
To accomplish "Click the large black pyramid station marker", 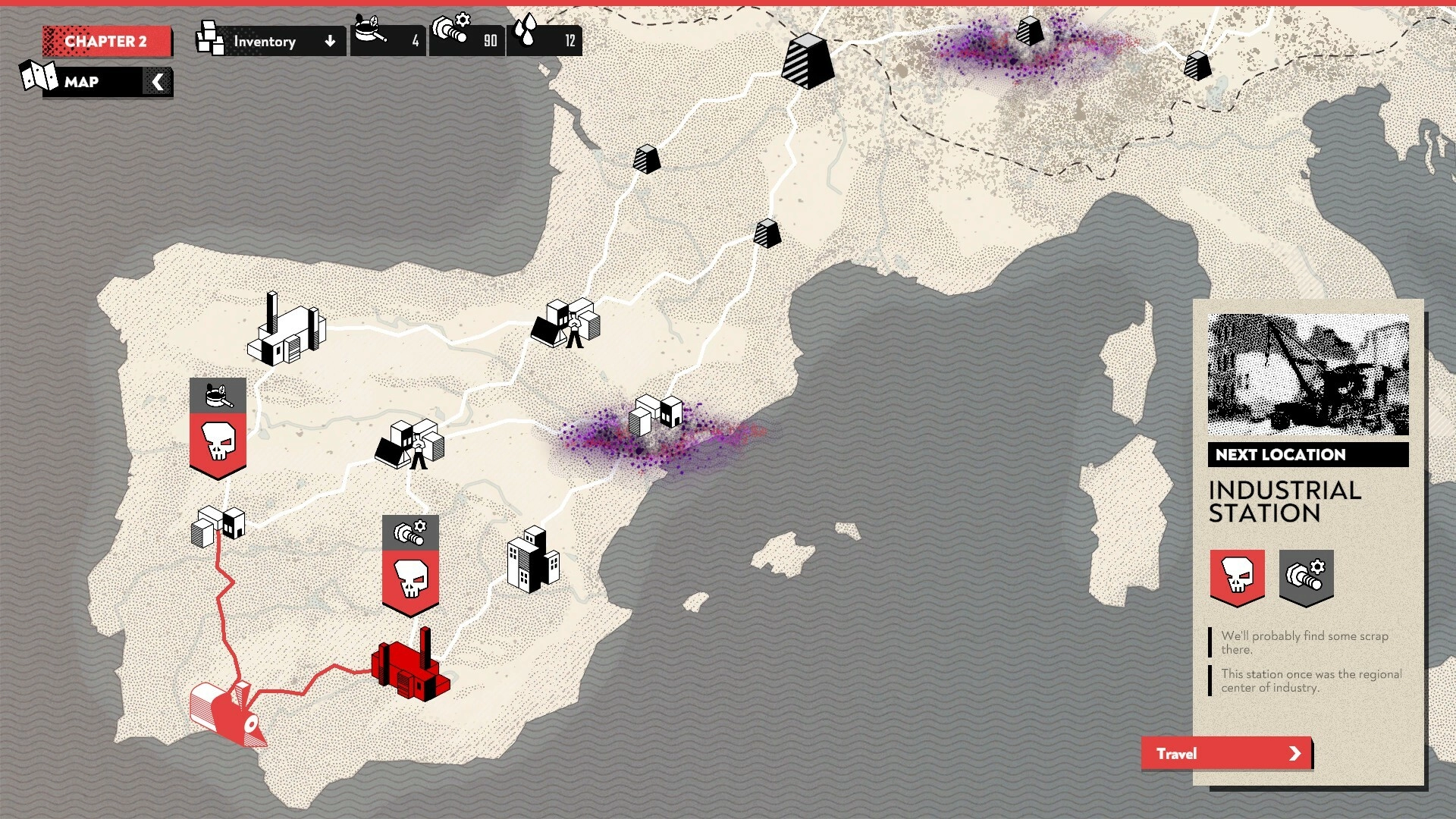I will pos(808,61).
